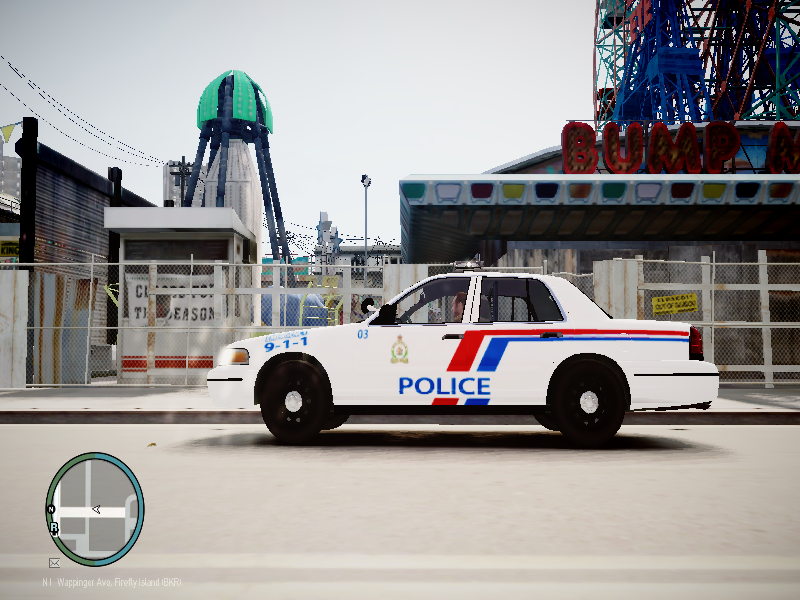Click the north N marker on the radar

pyautogui.click(x=51, y=509)
